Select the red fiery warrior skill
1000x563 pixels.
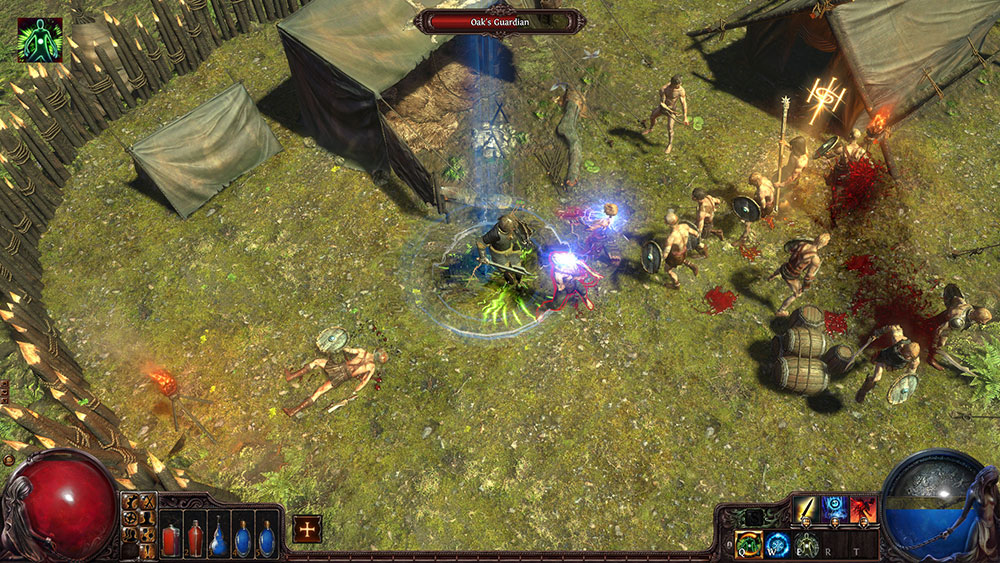click(x=864, y=510)
